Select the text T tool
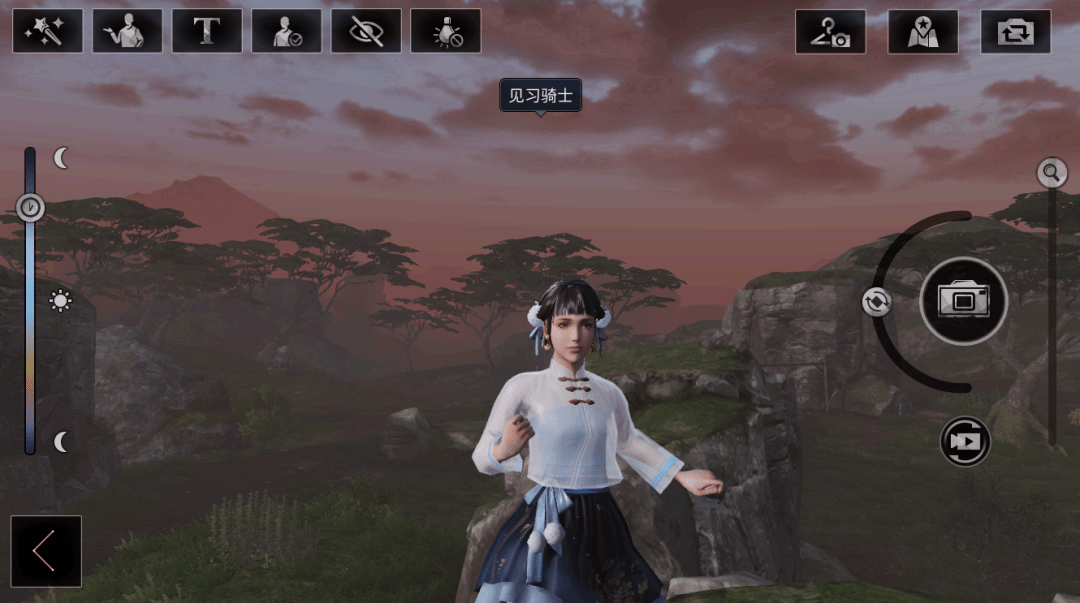This screenshot has height=603, width=1080. (207, 31)
